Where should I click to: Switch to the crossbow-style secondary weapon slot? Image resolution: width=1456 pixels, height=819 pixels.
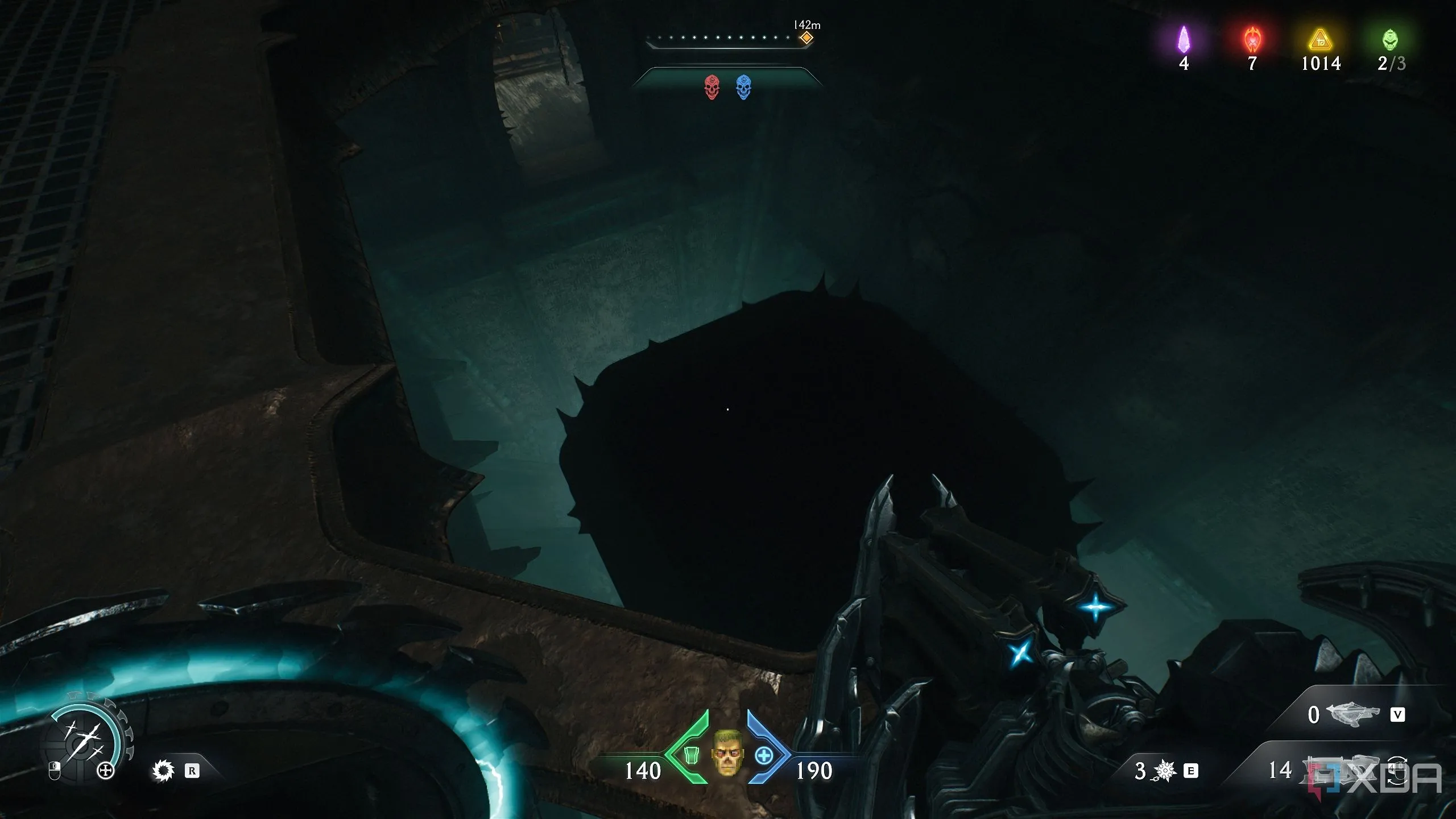(x=1352, y=714)
